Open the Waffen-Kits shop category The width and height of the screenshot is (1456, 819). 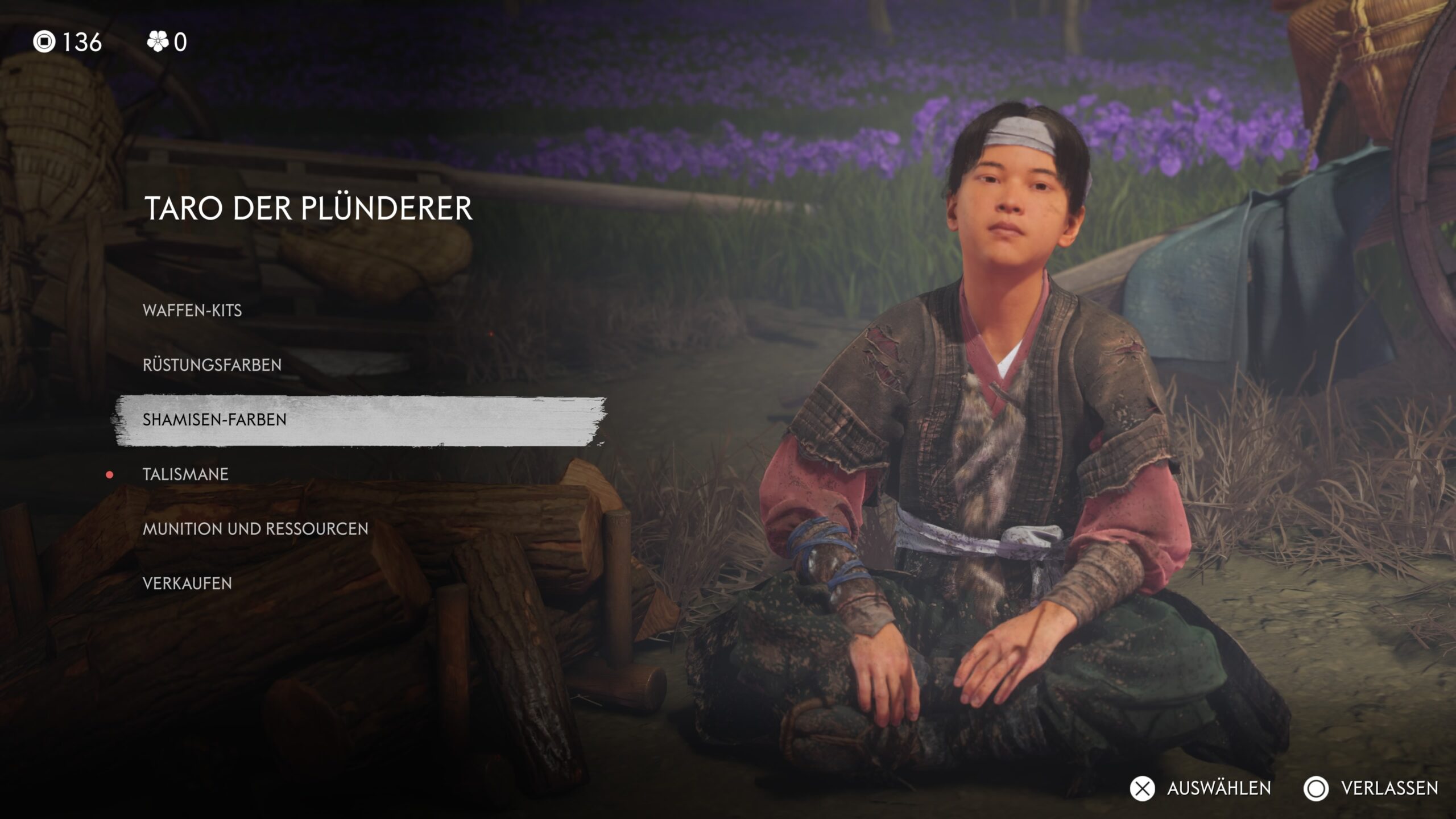[x=192, y=311]
